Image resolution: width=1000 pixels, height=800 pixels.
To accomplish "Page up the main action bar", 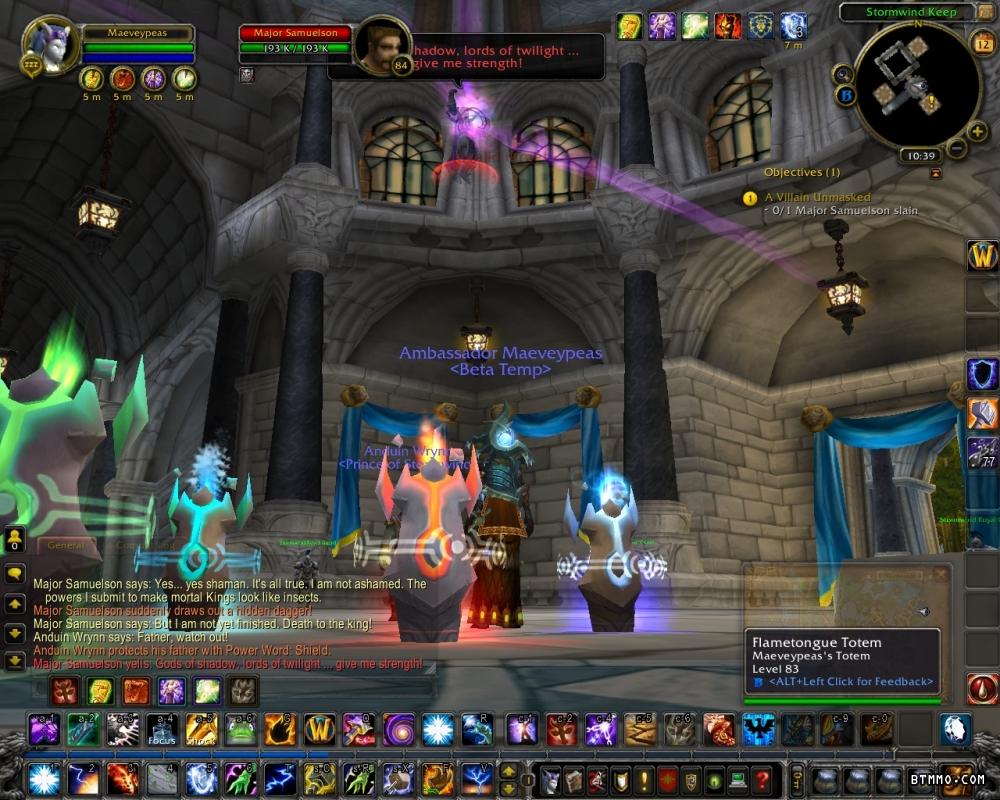I will tap(508, 771).
